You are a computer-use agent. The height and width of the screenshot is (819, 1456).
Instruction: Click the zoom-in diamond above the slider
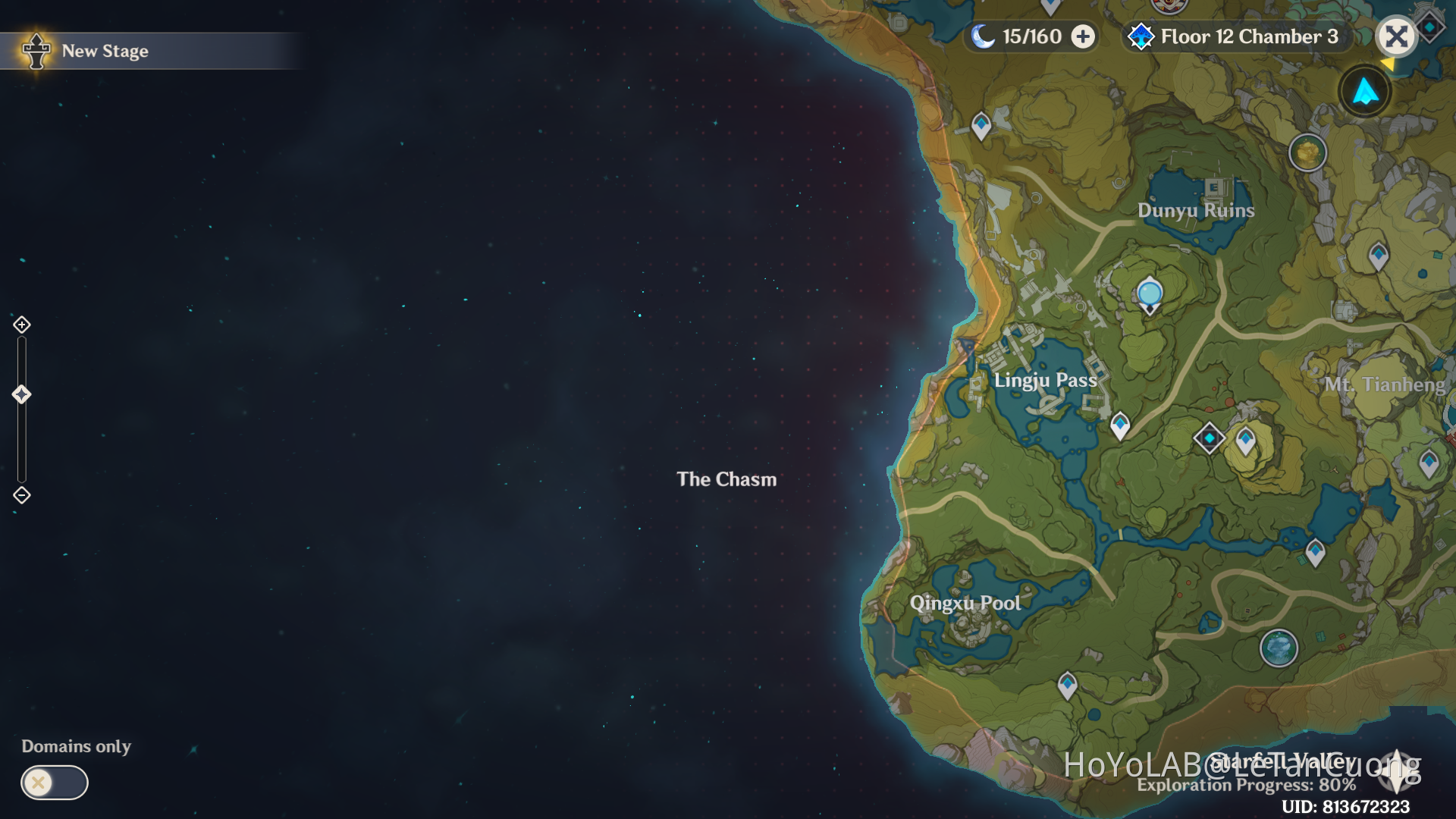pyautogui.click(x=21, y=325)
